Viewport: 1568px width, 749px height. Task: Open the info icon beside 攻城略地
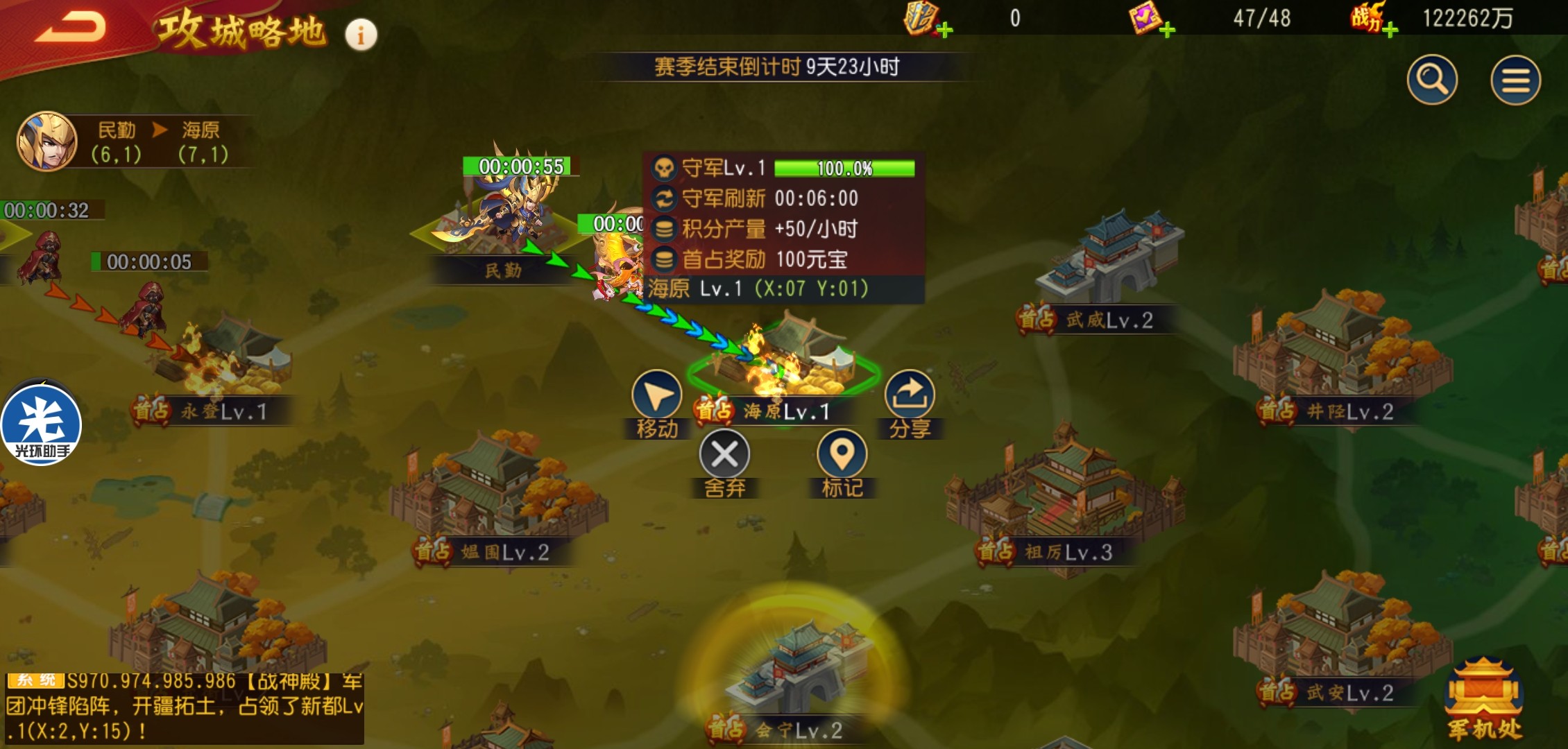361,35
